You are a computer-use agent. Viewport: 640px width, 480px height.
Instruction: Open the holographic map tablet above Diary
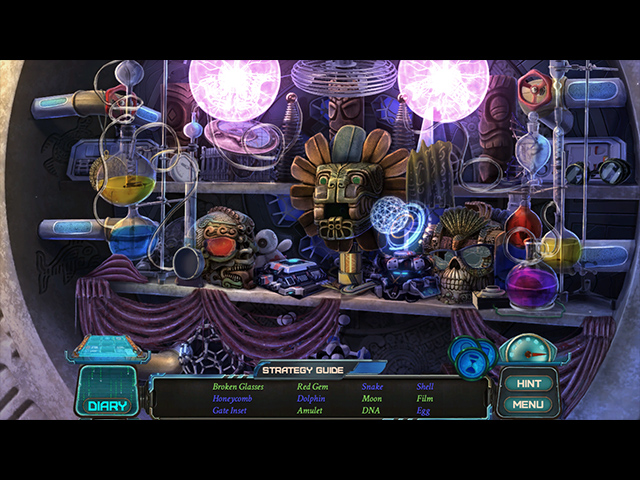coord(107,347)
